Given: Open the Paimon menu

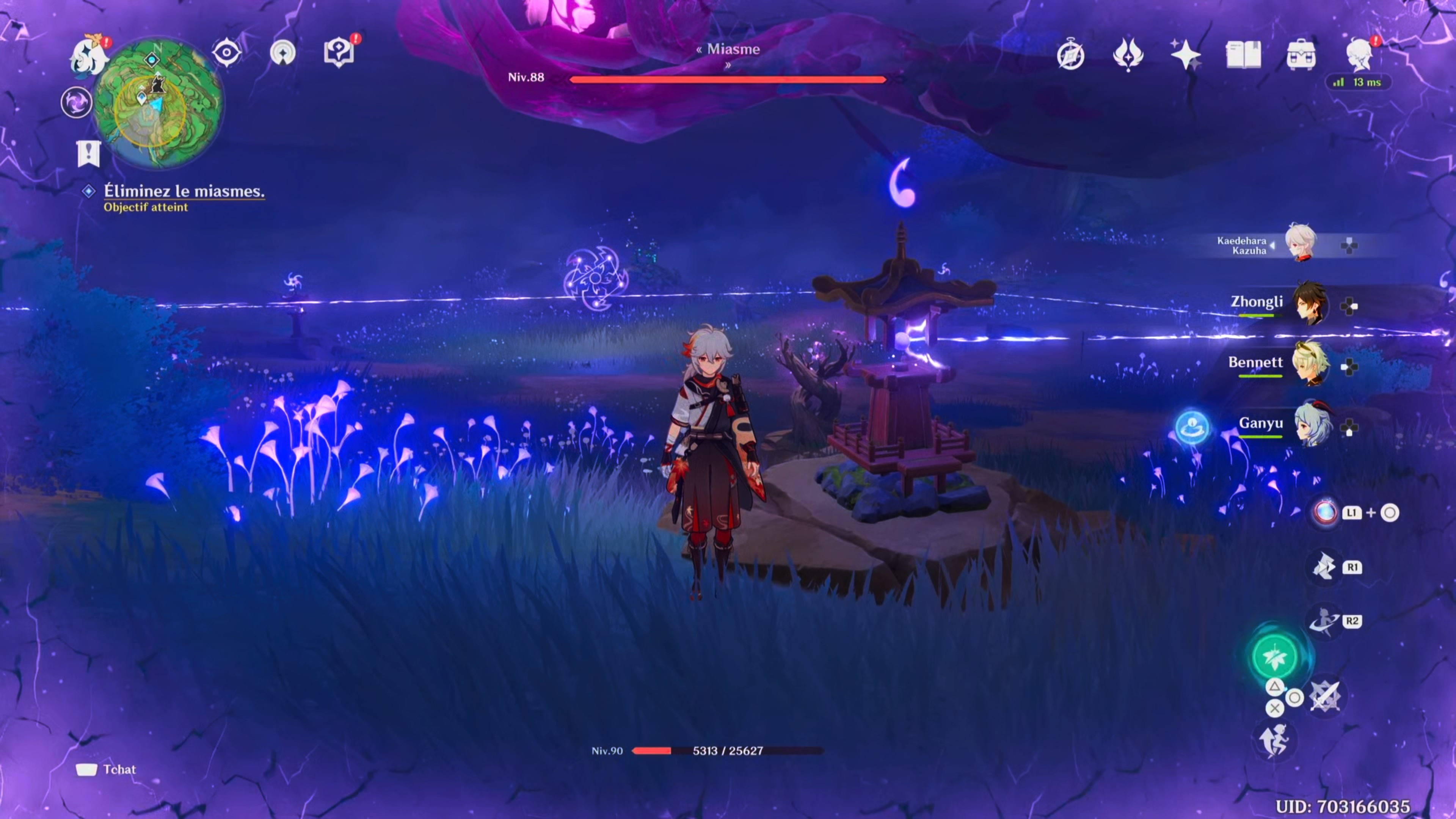Looking at the screenshot, I should point(89,56).
